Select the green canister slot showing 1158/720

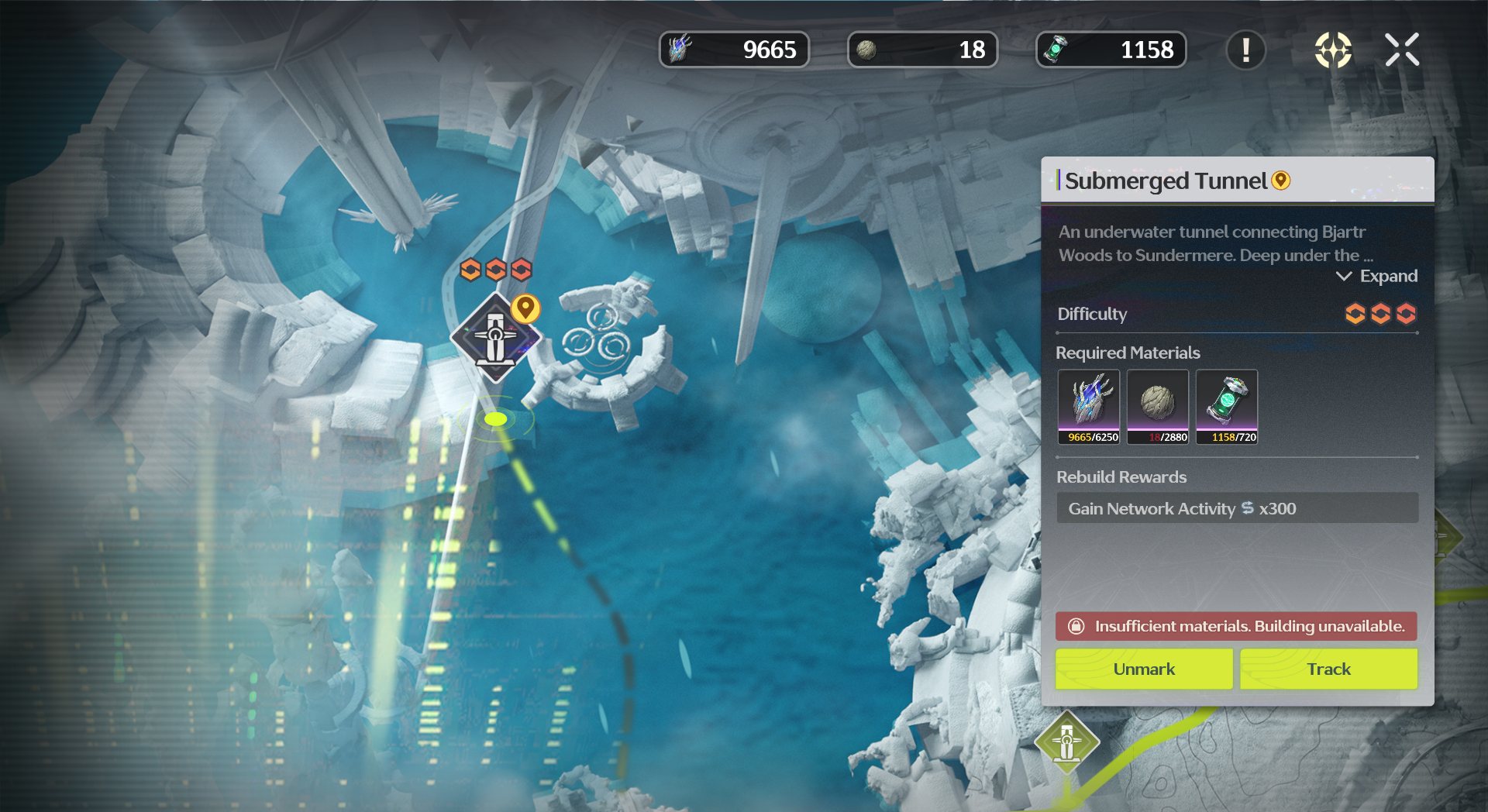coord(1226,406)
